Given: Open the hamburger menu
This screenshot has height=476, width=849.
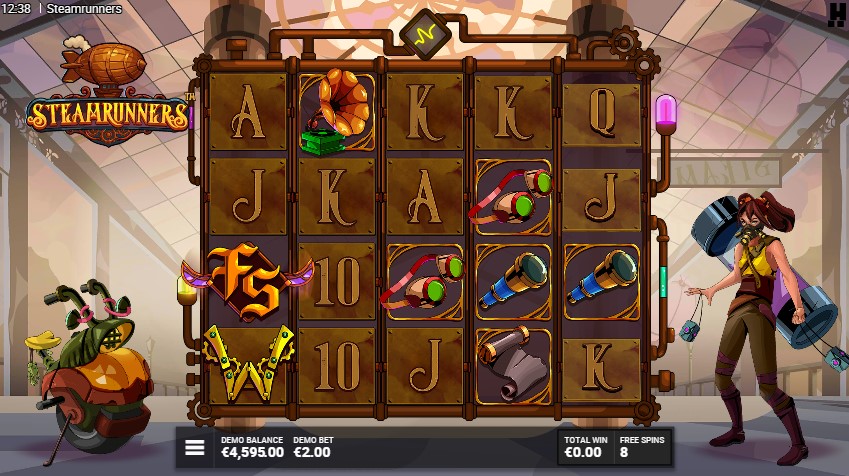Looking at the screenshot, I should [195, 447].
